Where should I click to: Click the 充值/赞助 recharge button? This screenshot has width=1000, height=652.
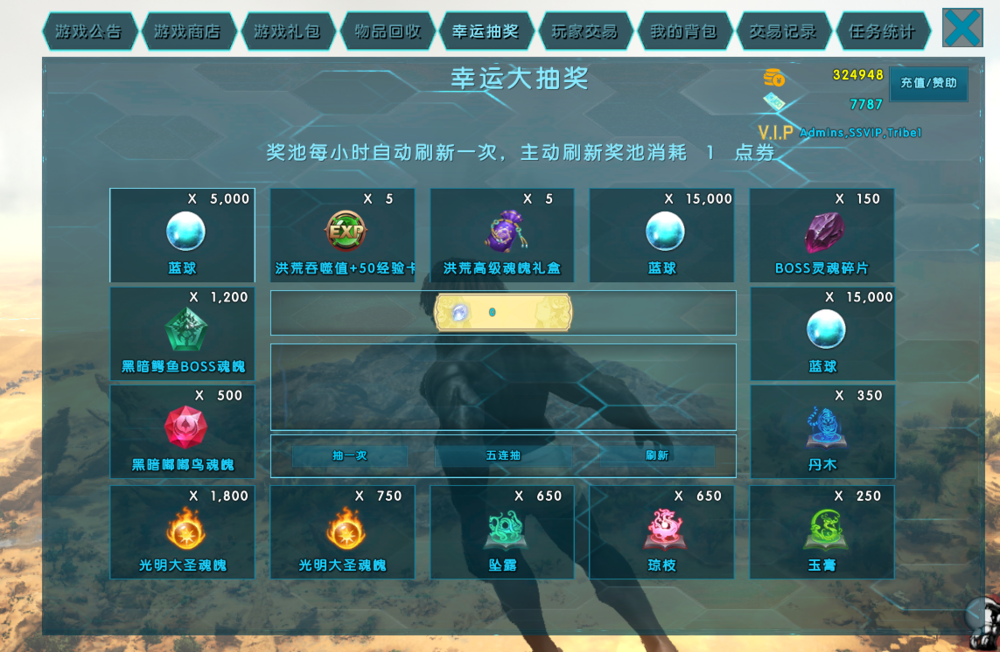click(x=928, y=84)
